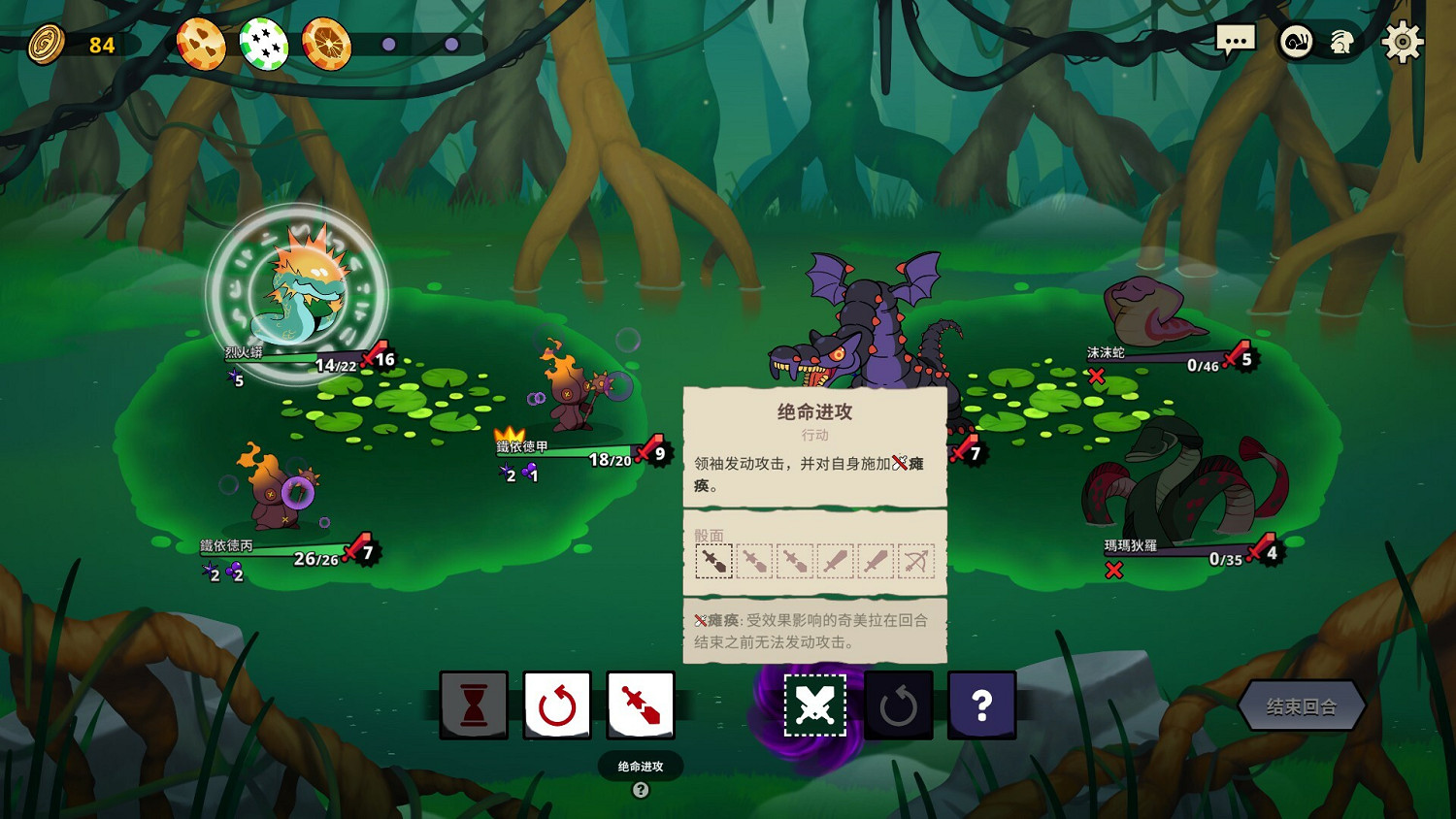Image resolution: width=1456 pixels, height=819 pixels.
Task: Click the first purple progress dot
Action: (x=389, y=43)
